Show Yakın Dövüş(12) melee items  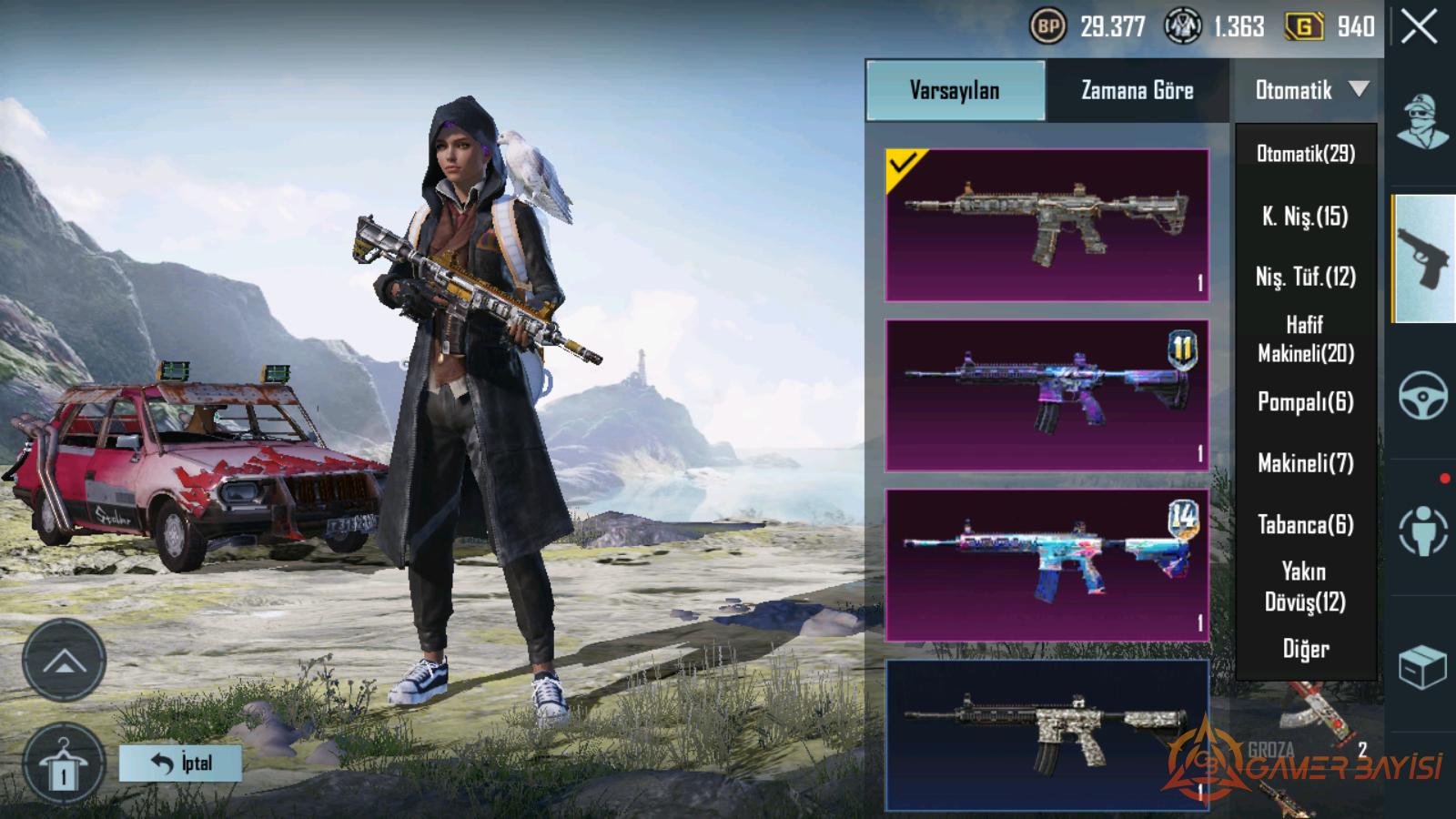coord(1305,586)
